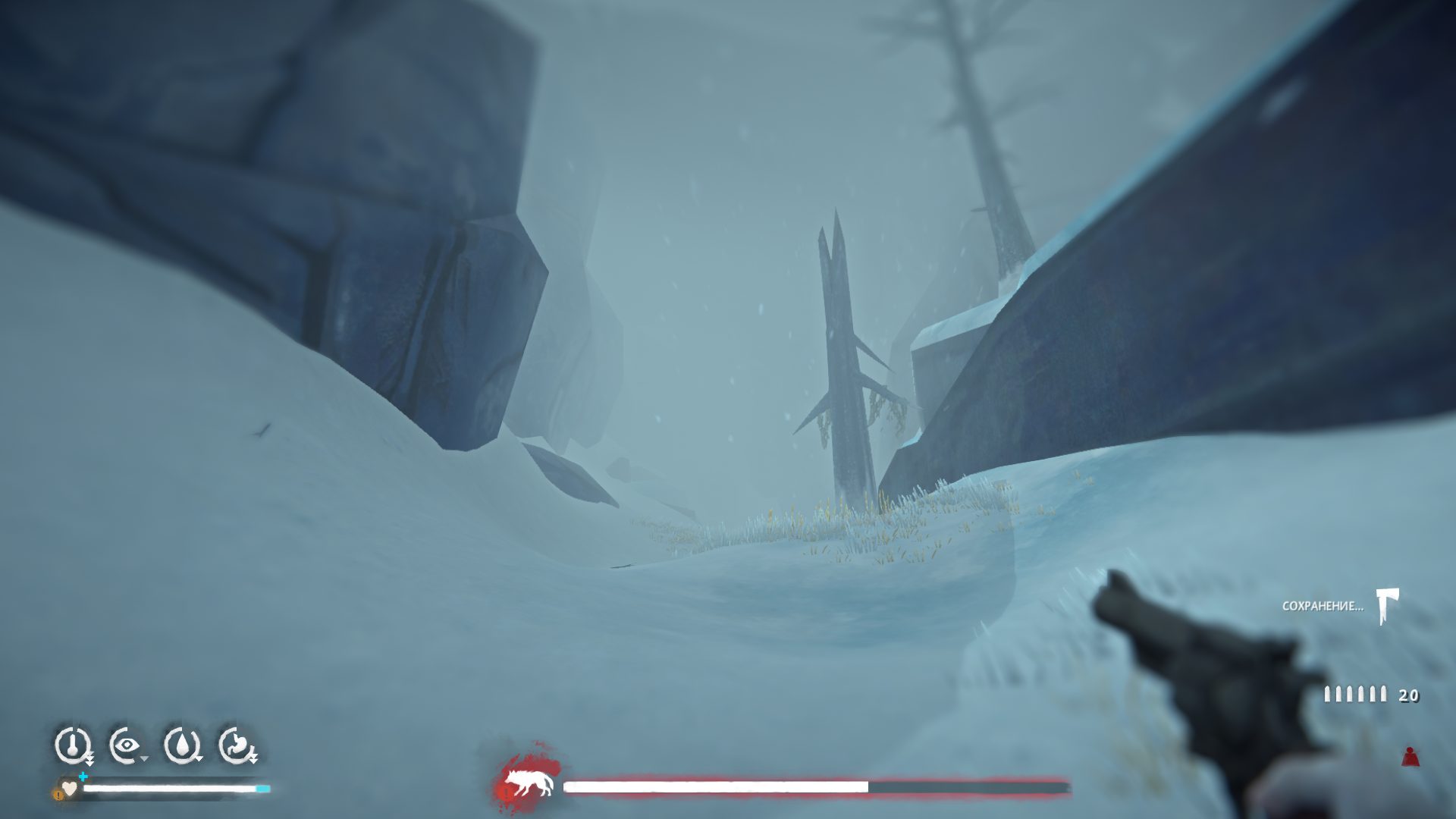This screenshot has width=1456, height=819.
Task: Select the eye fatigue status icon
Action: pyautogui.click(x=126, y=745)
